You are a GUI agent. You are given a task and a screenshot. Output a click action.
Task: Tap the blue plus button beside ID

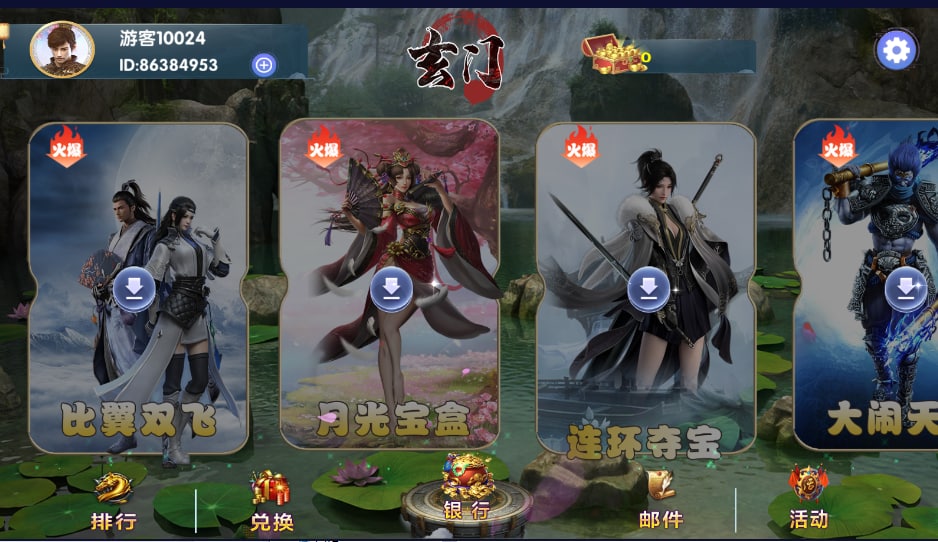point(264,65)
